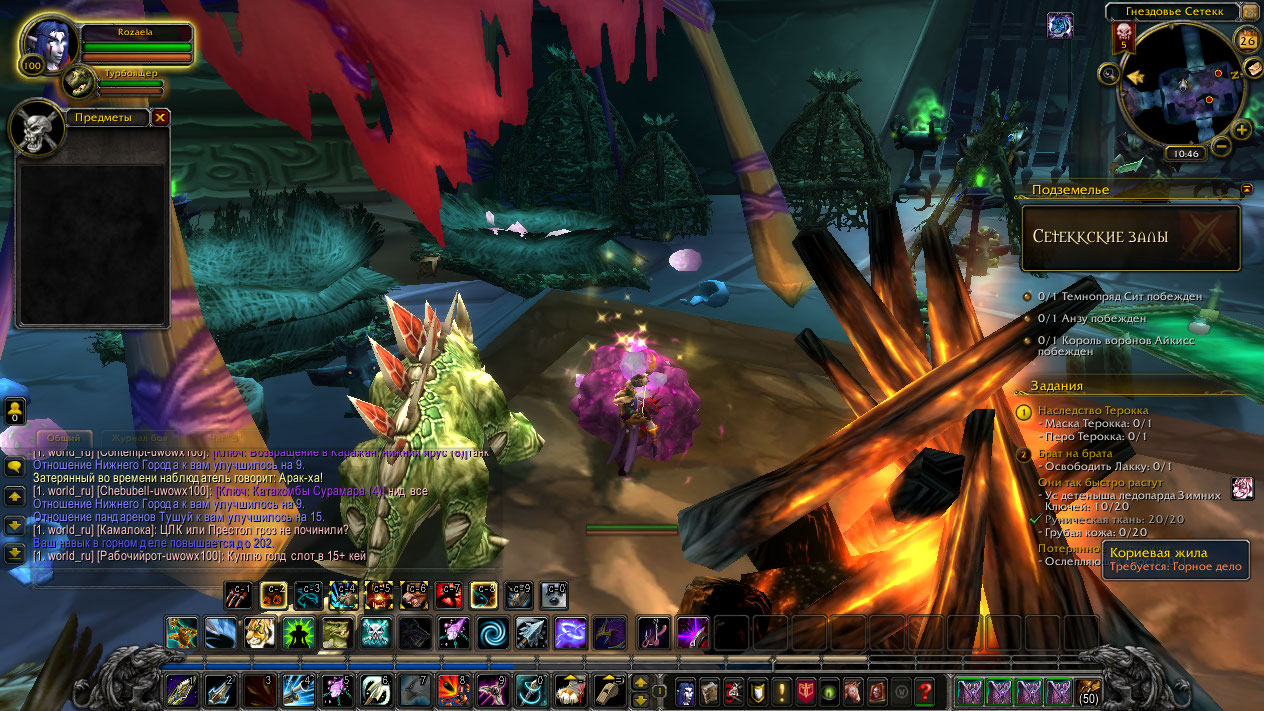
Task: Open the character info micro menu button
Action: (x=687, y=690)
